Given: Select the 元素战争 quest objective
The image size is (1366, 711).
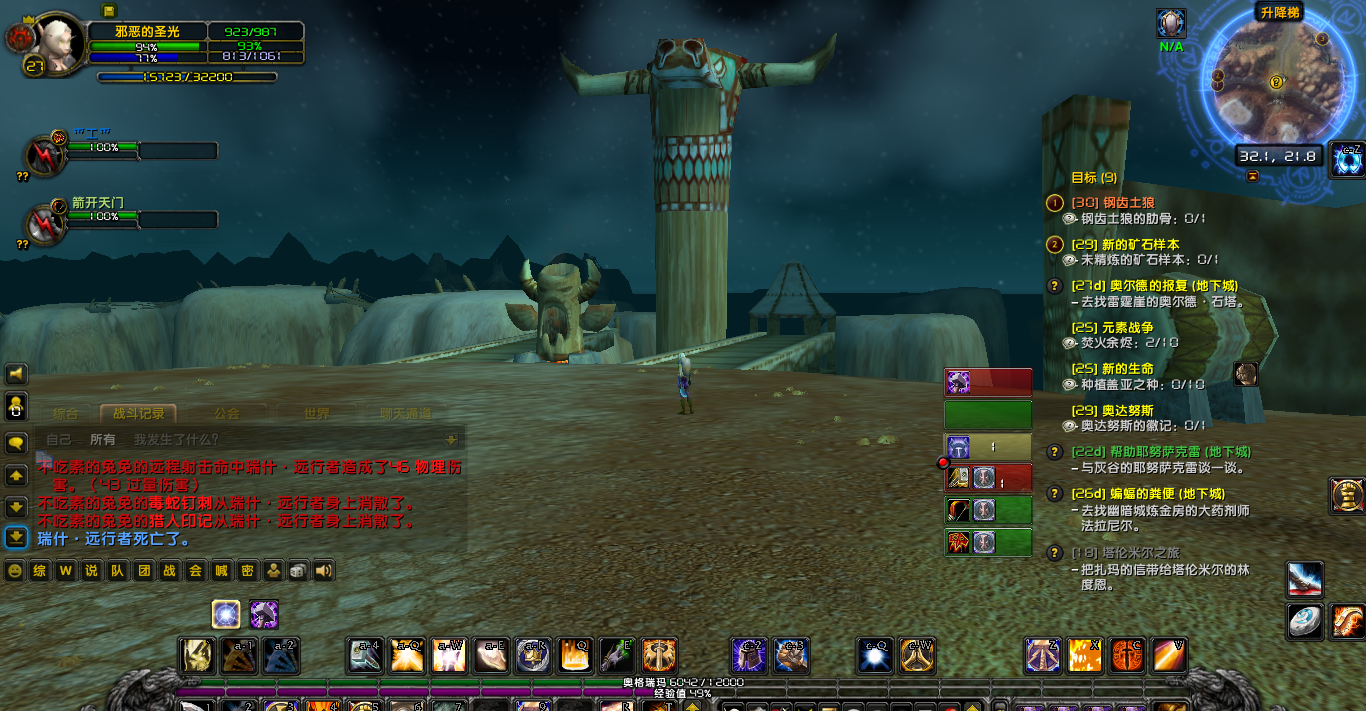Looking at the screenshot, I should (x=1127, y=328).
